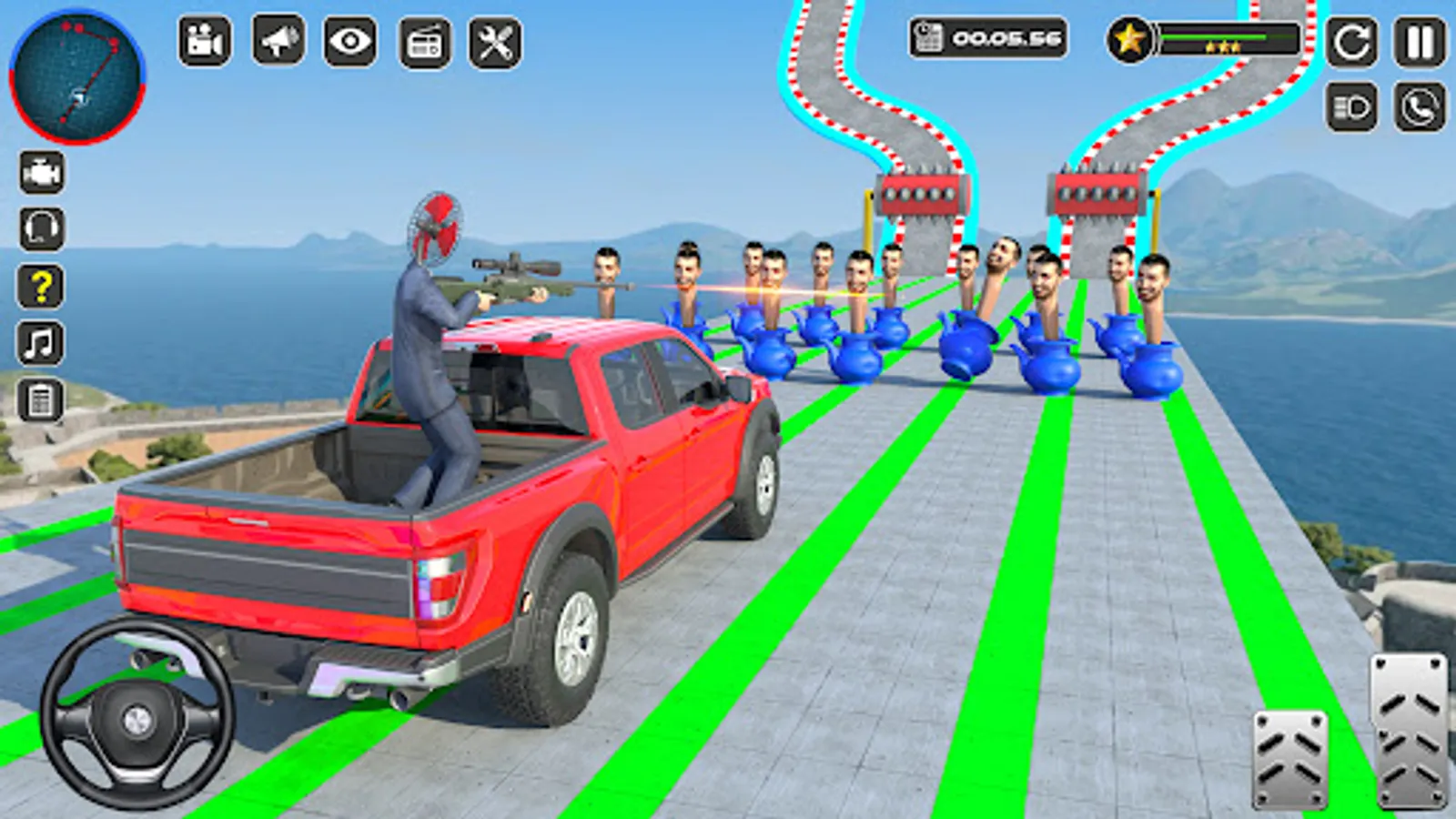1456x819 pixels.
Task: Tap the gold star reward icon
Action: pyautogui.click(x=1130, y=39)
